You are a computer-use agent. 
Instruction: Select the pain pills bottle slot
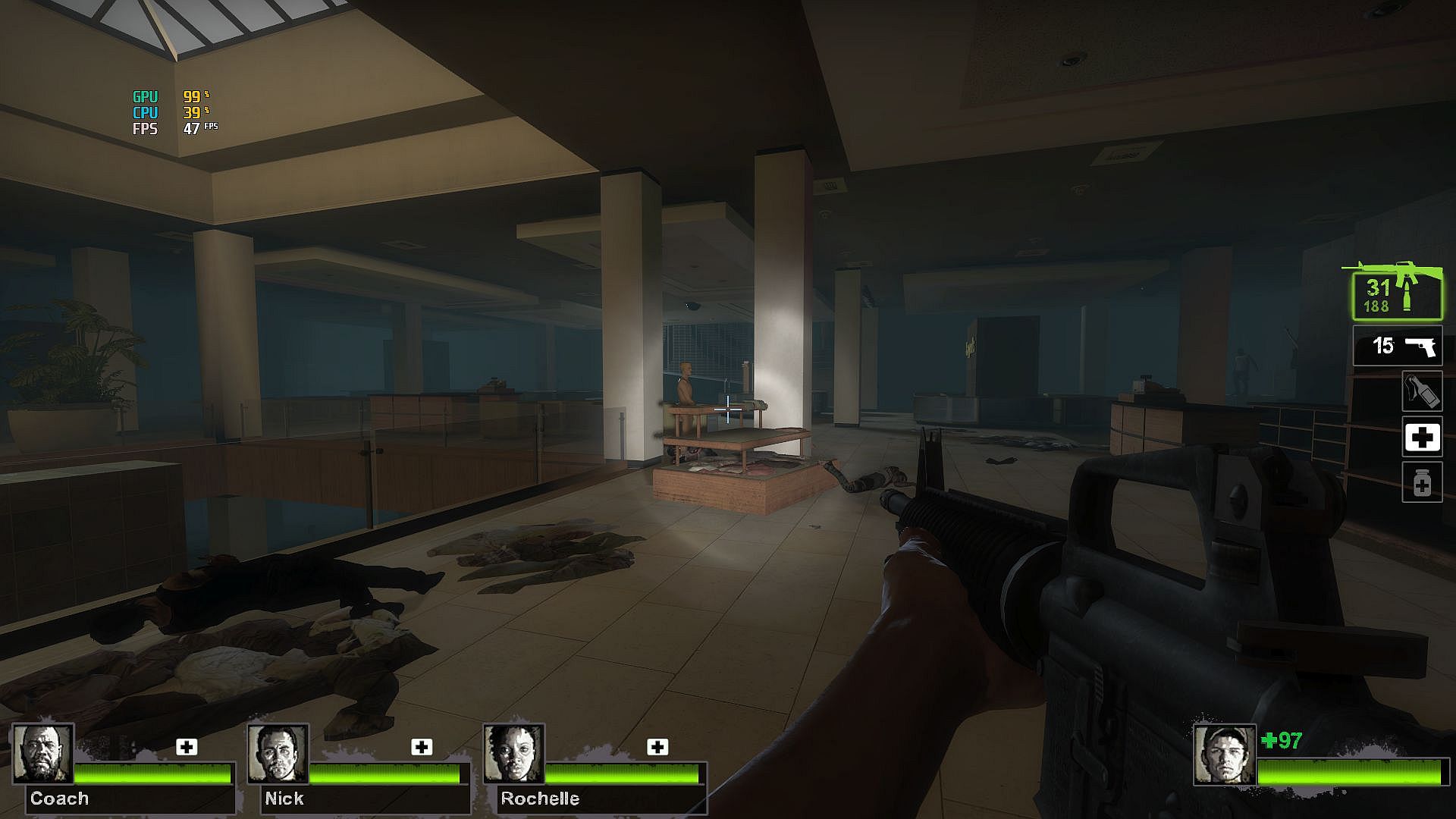click(x=1422, y=483)
